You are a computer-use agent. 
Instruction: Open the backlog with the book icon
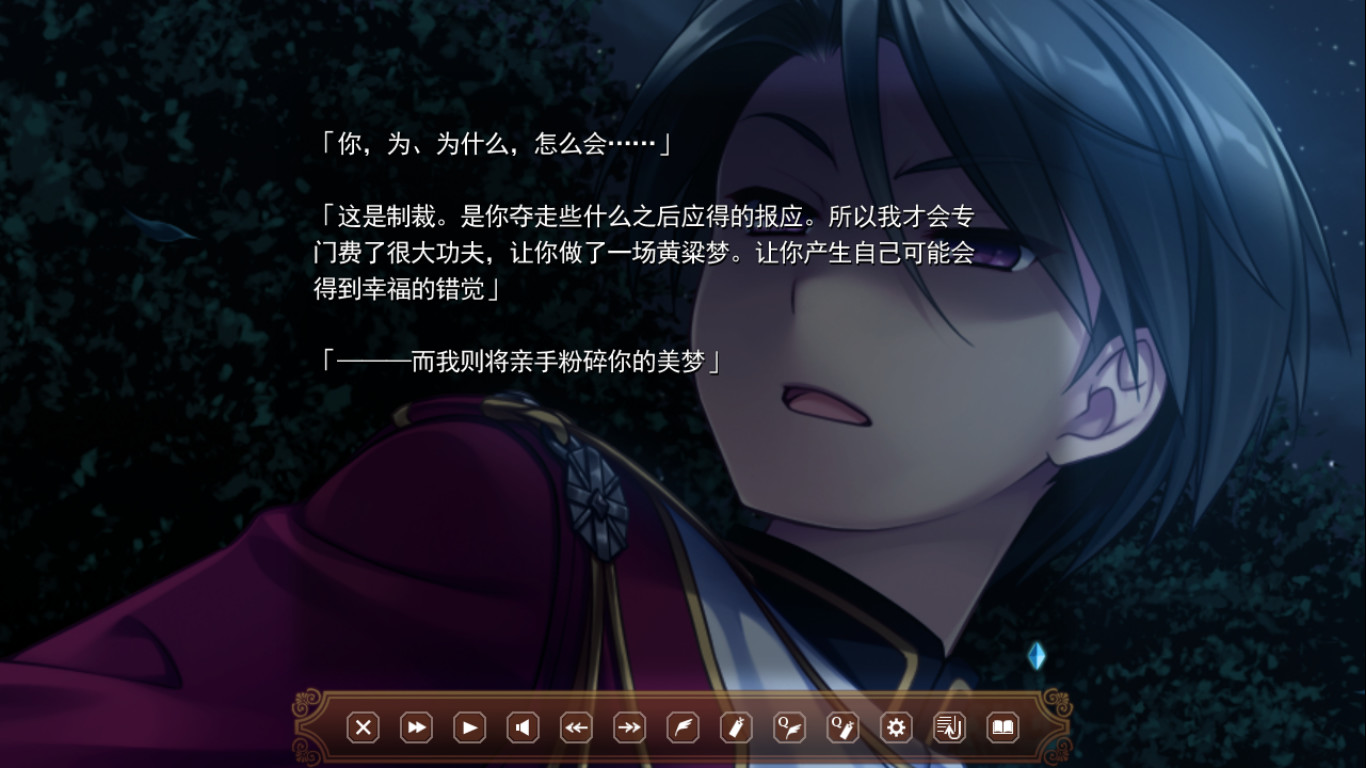(1004, 728)
